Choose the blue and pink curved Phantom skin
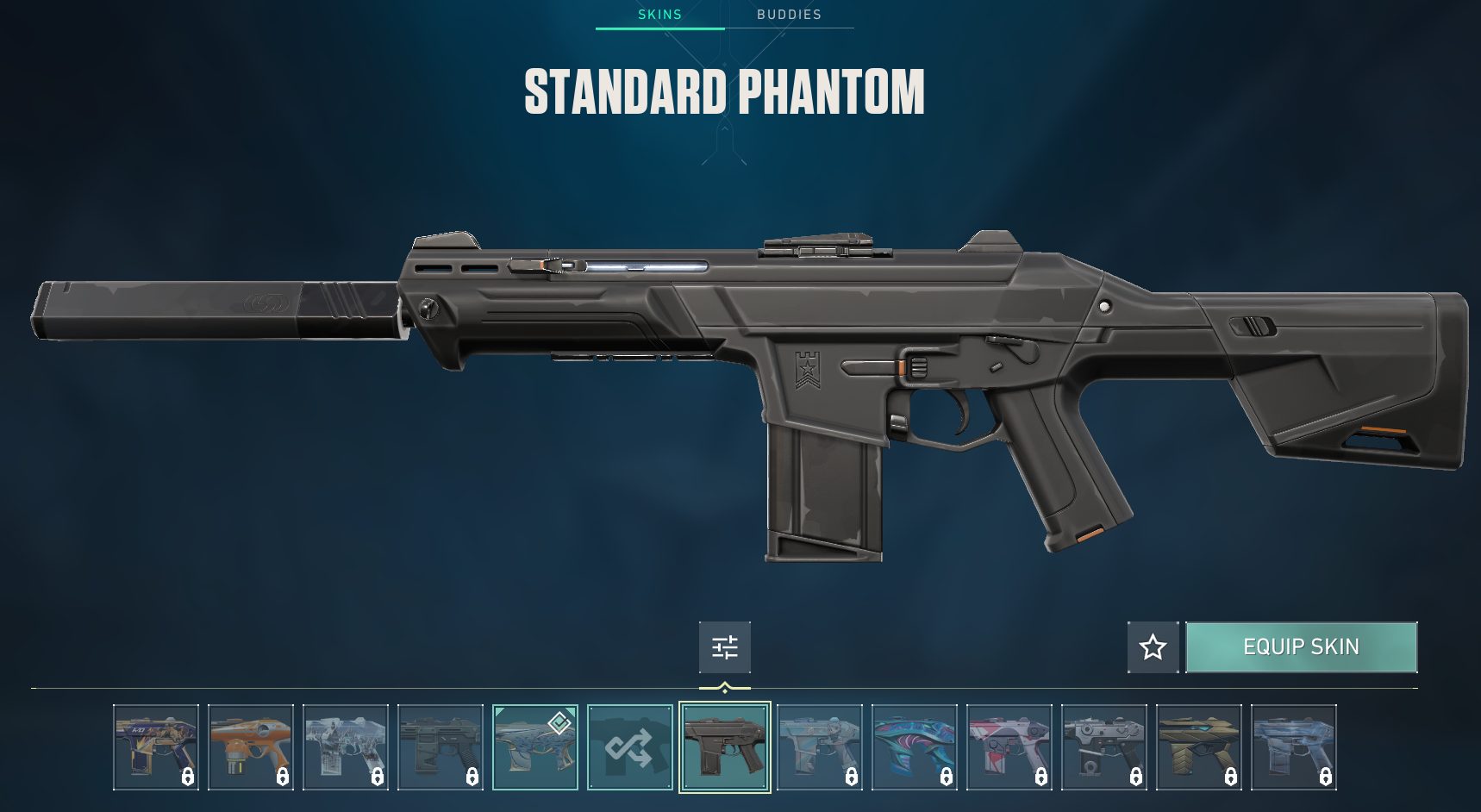 914,747
